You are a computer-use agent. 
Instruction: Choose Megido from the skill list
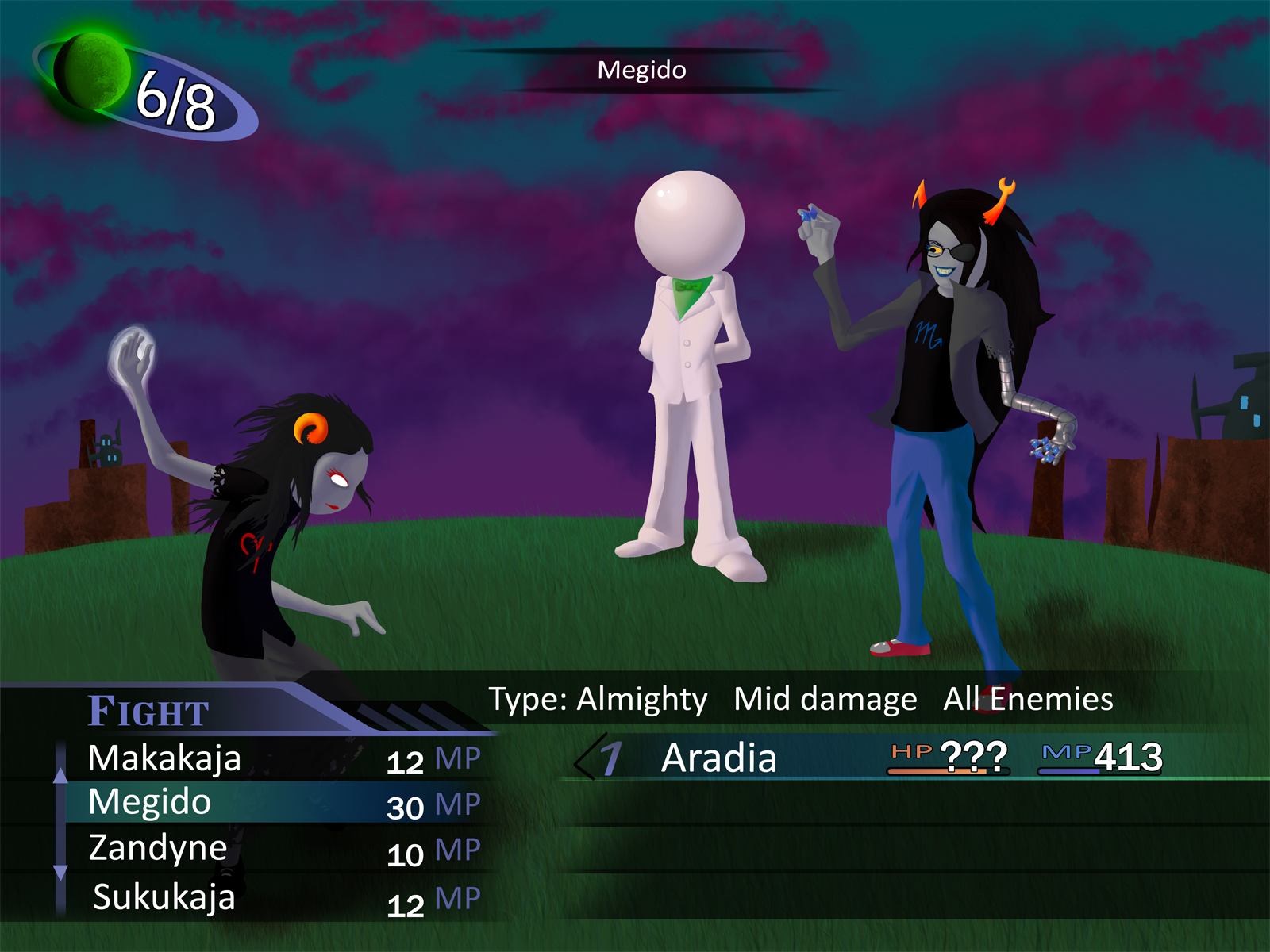point(151,803)
